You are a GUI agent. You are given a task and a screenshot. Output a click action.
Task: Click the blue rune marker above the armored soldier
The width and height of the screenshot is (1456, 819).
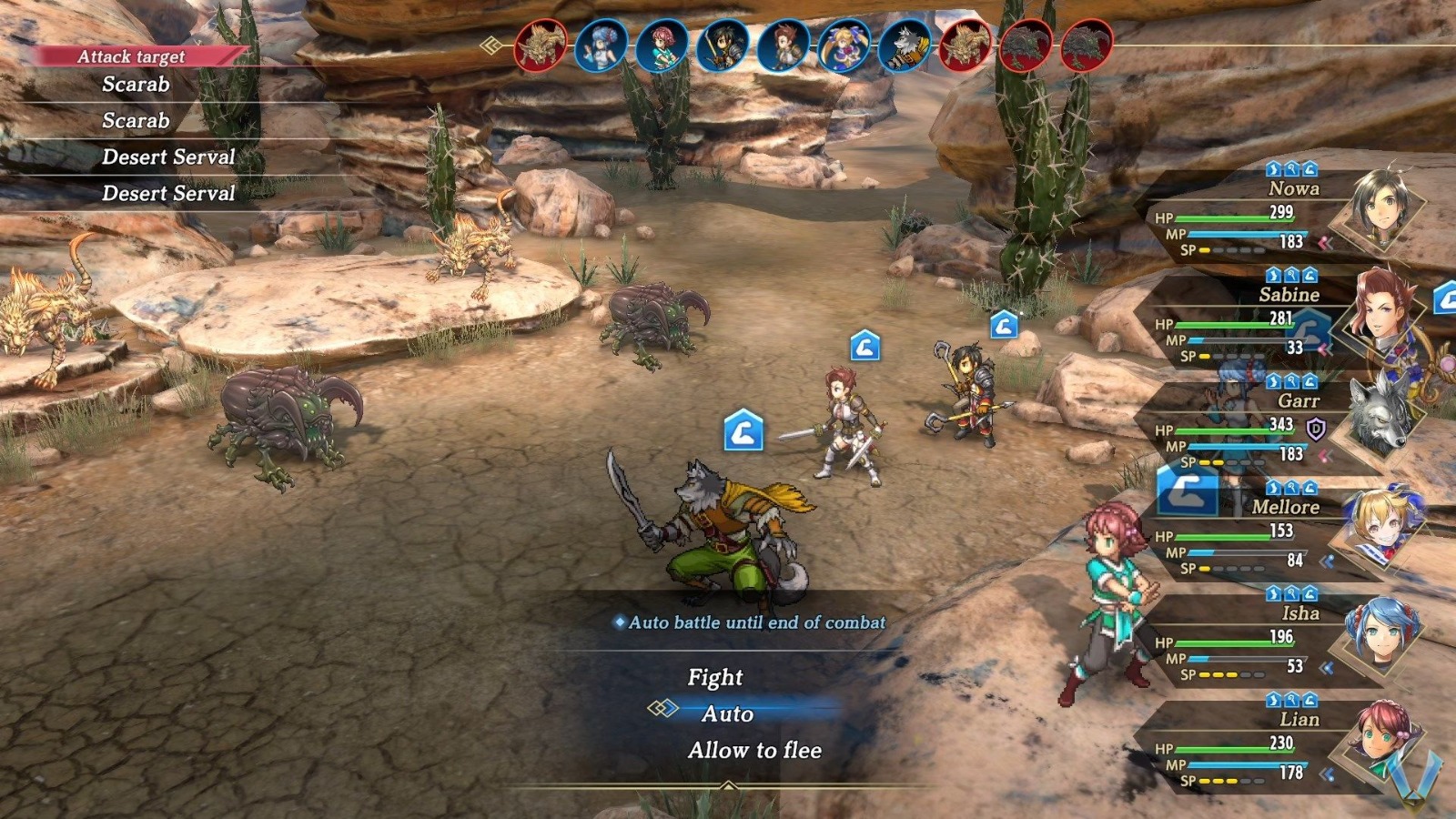[x=1005, y=323]
